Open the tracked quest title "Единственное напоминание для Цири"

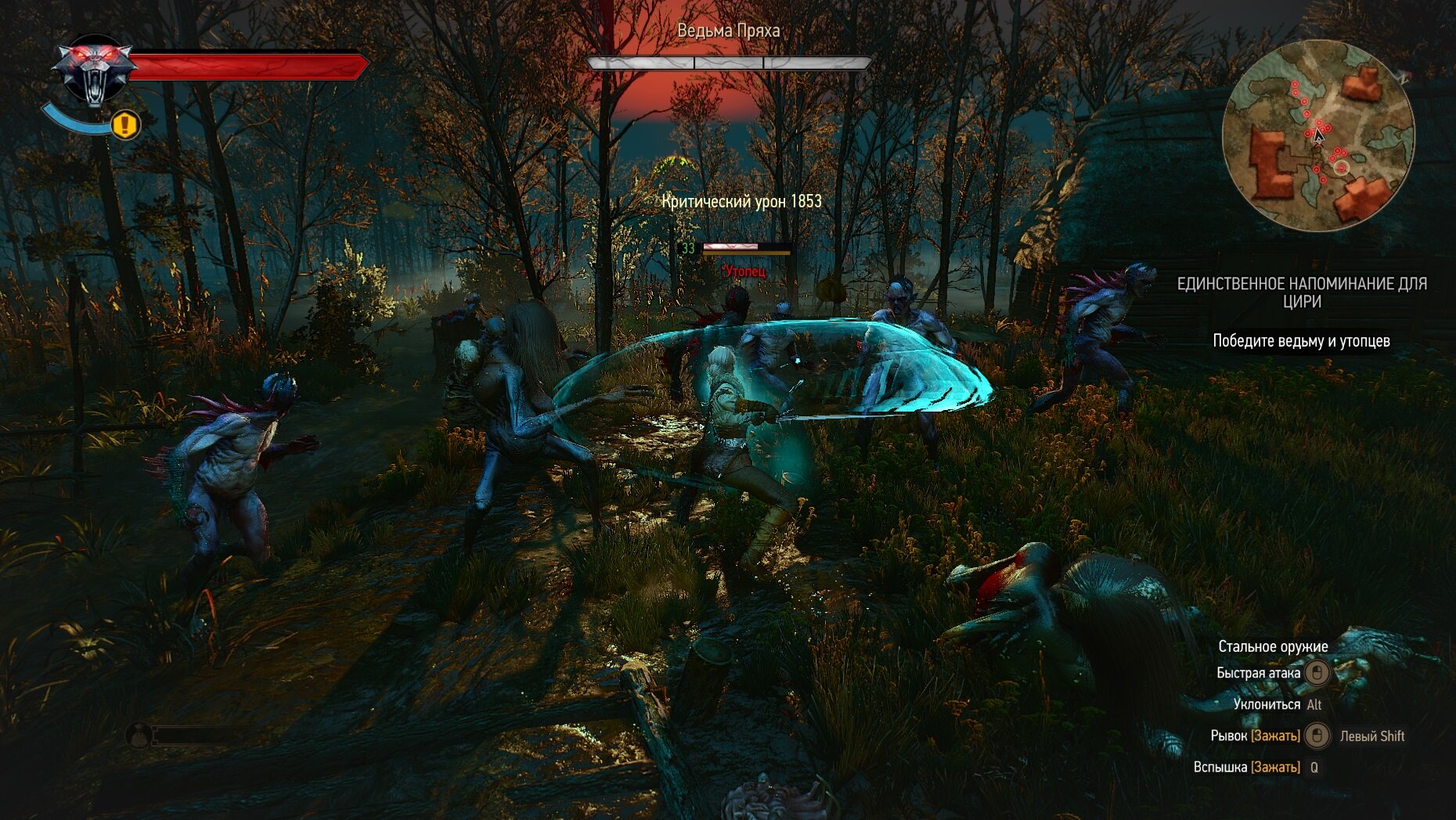point(1302,293)
